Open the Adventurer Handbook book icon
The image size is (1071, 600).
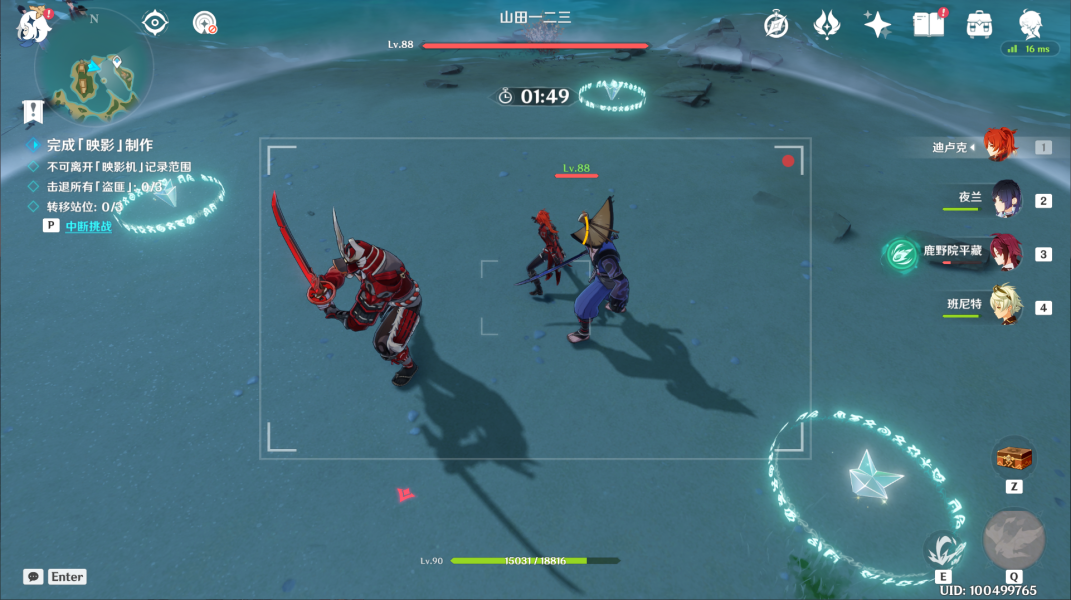[928, 25]
